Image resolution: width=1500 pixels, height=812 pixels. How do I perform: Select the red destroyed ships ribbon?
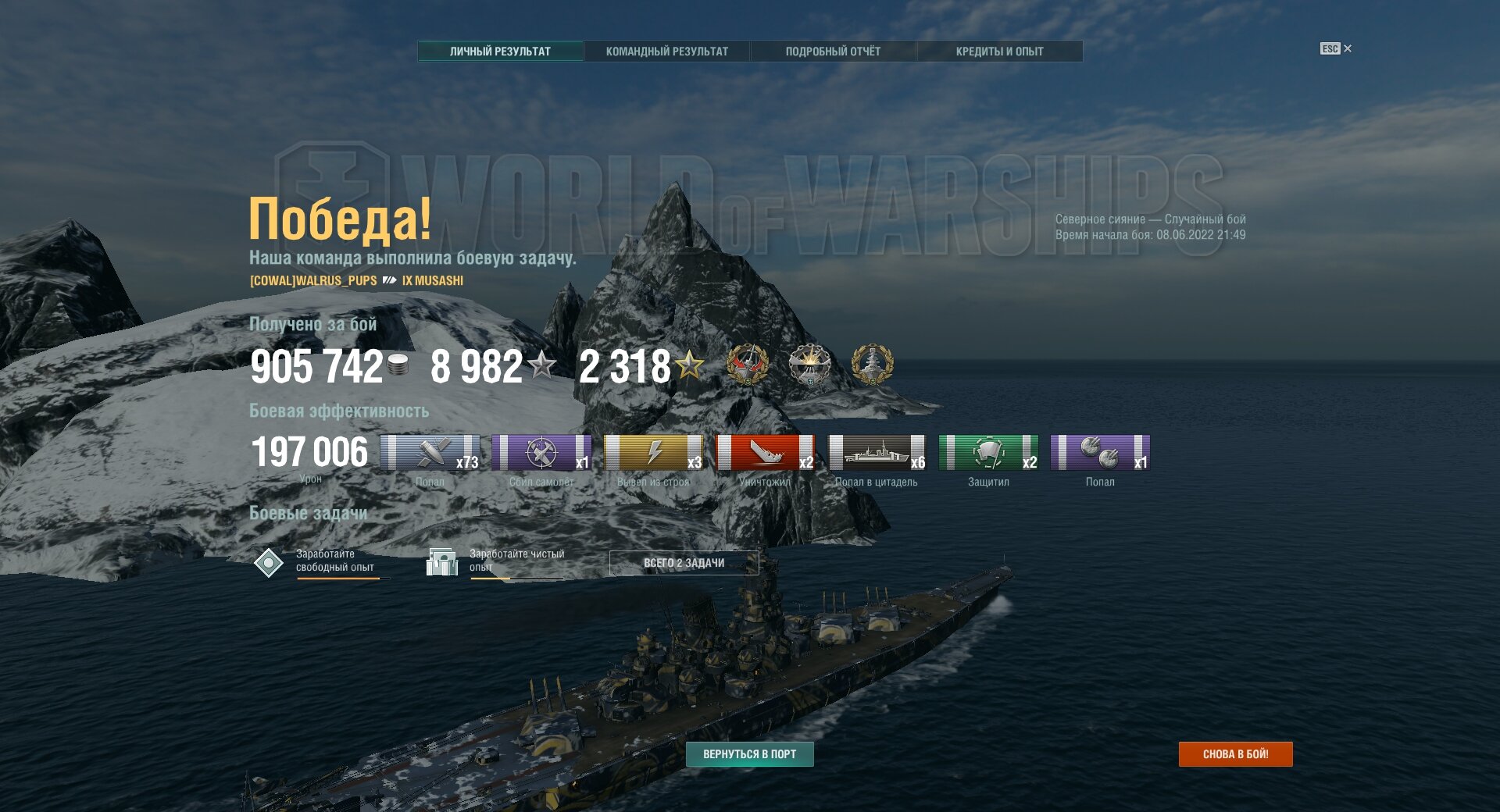tap(765, 453)
